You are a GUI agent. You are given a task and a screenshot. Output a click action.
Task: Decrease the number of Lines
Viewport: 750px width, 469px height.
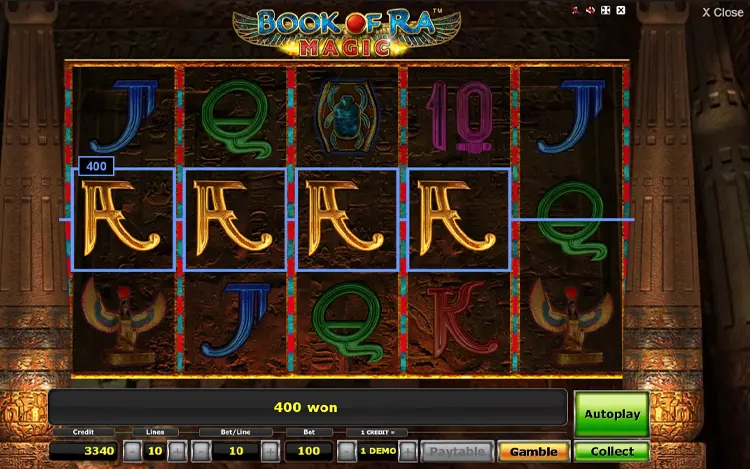pyautogui.click(x=132, y=450)
